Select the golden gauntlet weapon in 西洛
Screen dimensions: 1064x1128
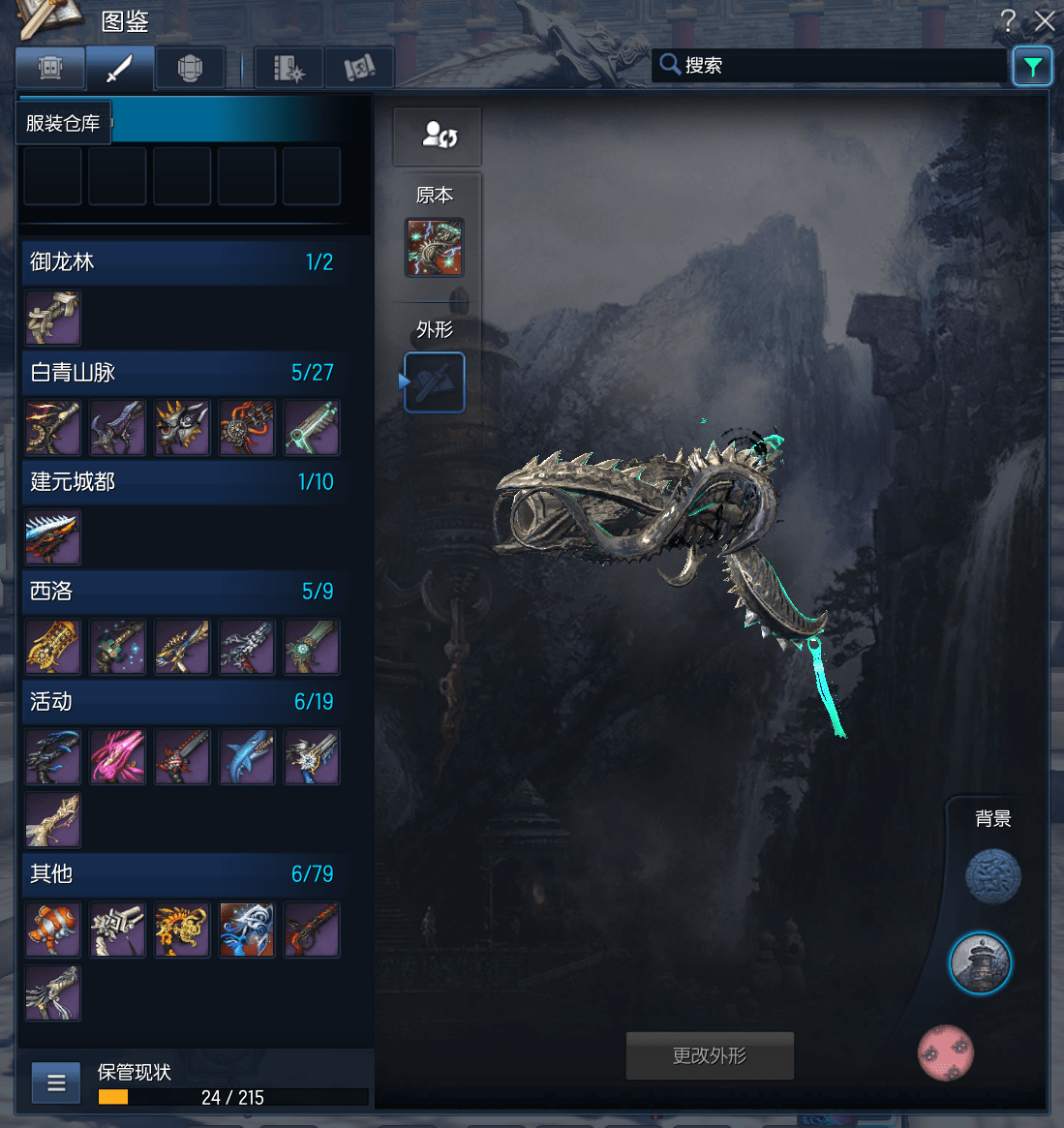(53, 647)
